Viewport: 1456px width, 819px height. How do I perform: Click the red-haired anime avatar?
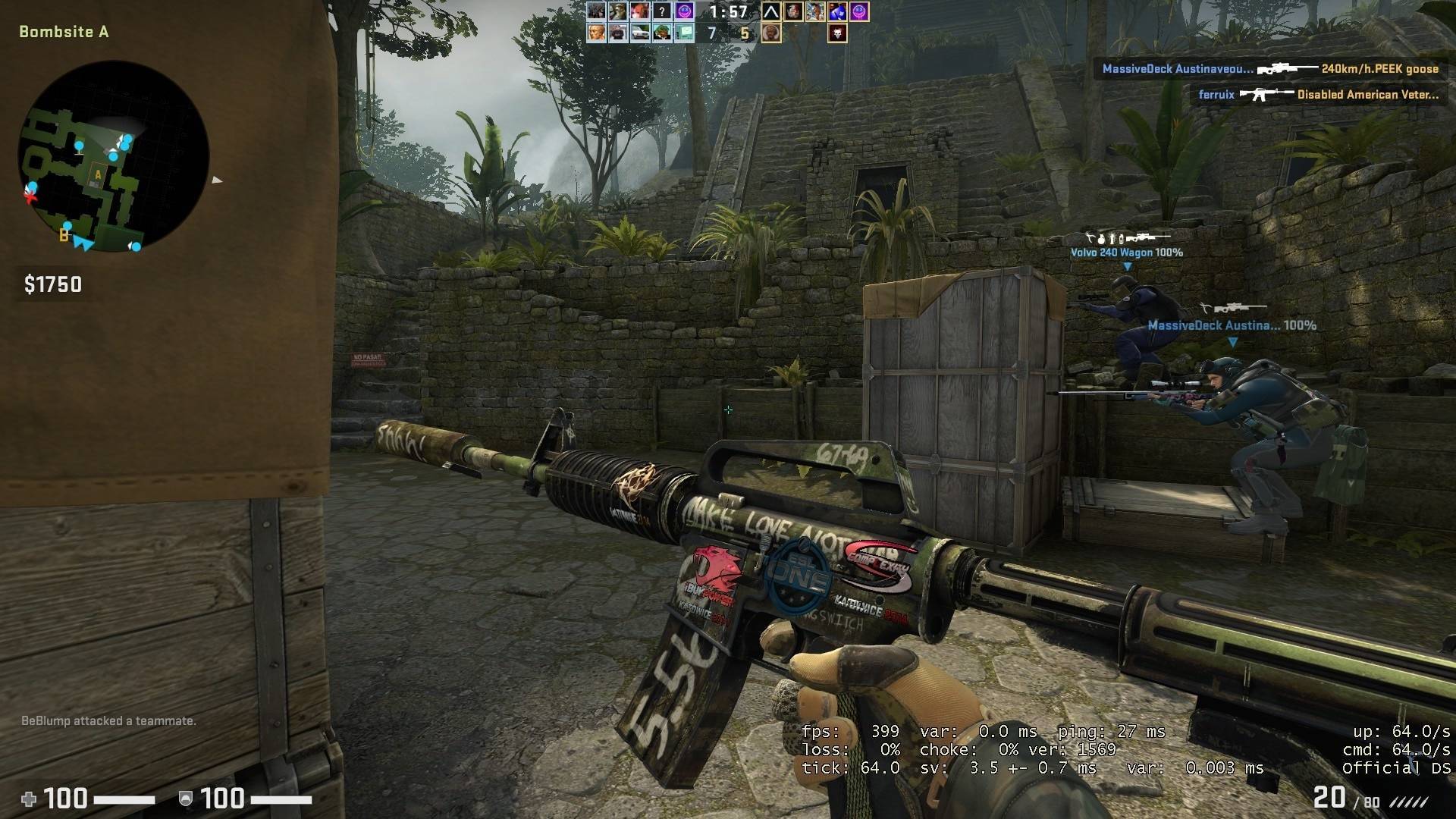(640, 11)
